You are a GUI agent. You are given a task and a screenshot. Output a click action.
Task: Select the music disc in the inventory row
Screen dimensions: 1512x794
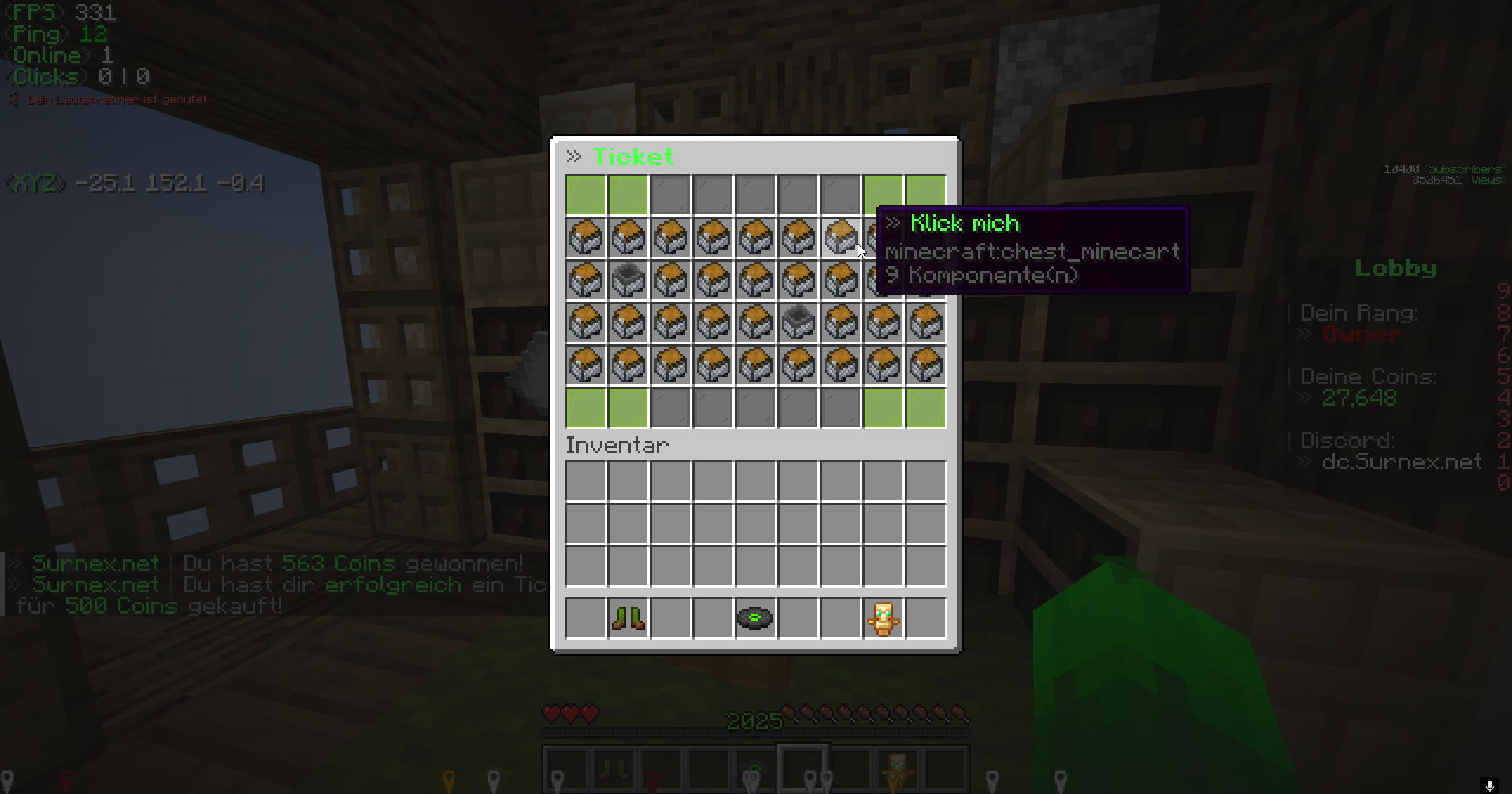(x=755, y=618)
